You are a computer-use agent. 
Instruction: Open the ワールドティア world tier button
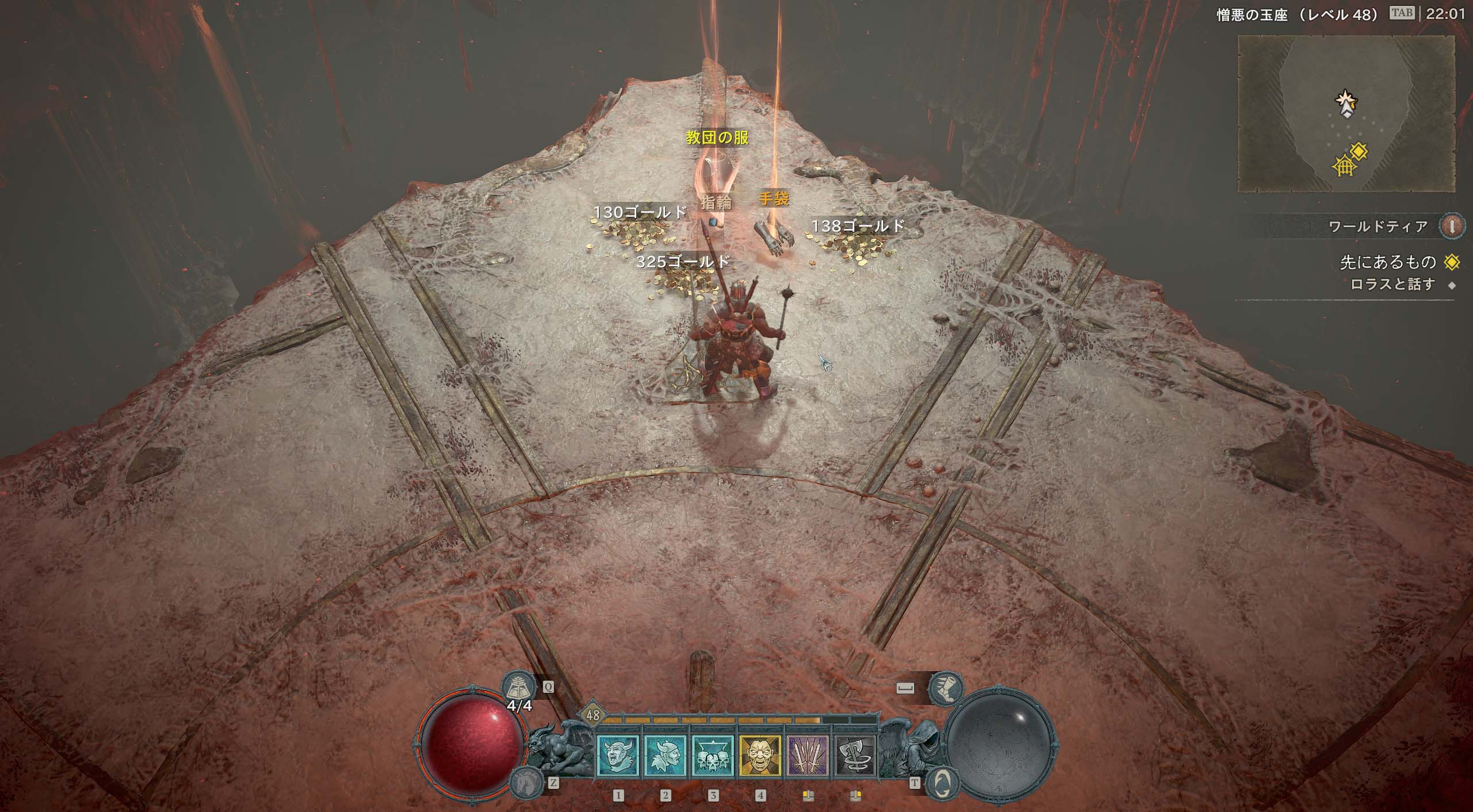coord(1452,226)
